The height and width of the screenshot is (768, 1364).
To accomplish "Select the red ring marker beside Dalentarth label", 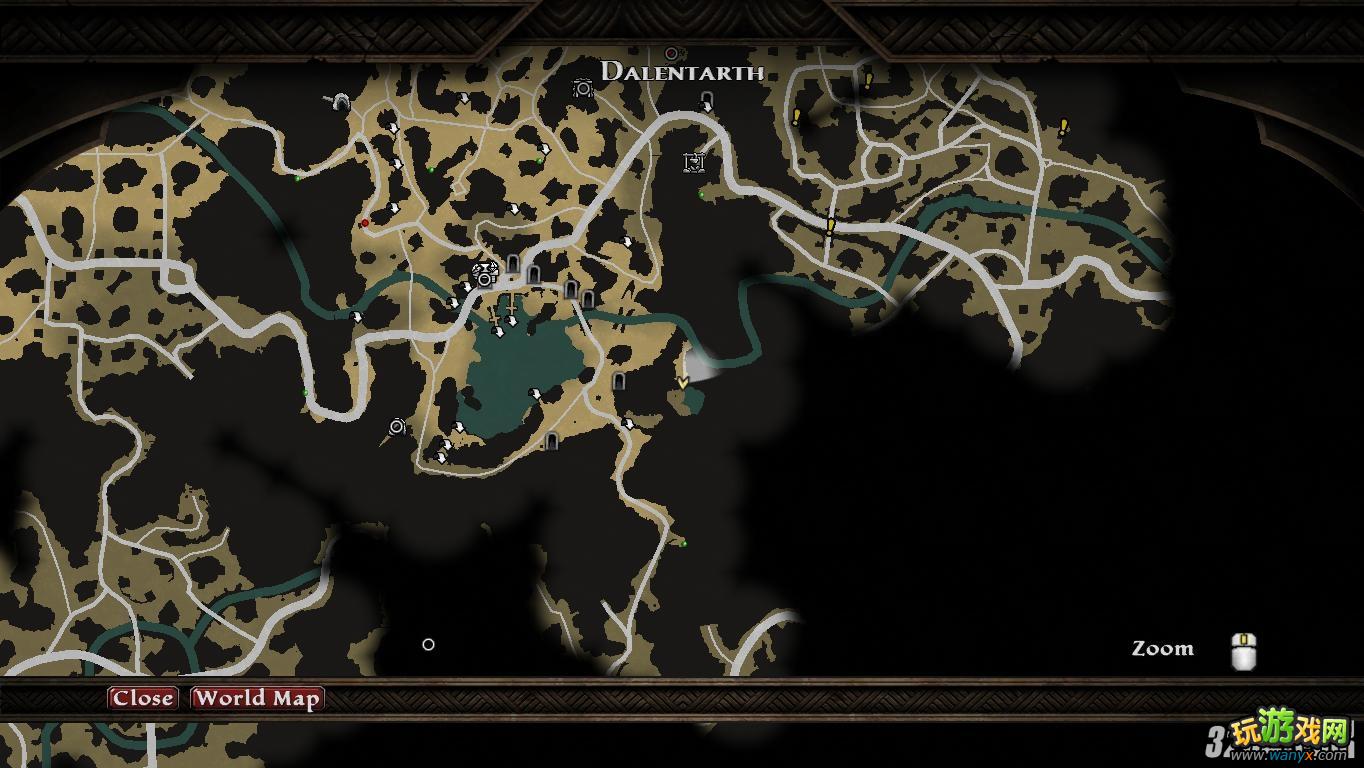I will pyautogui.click(x=671, y=53).
